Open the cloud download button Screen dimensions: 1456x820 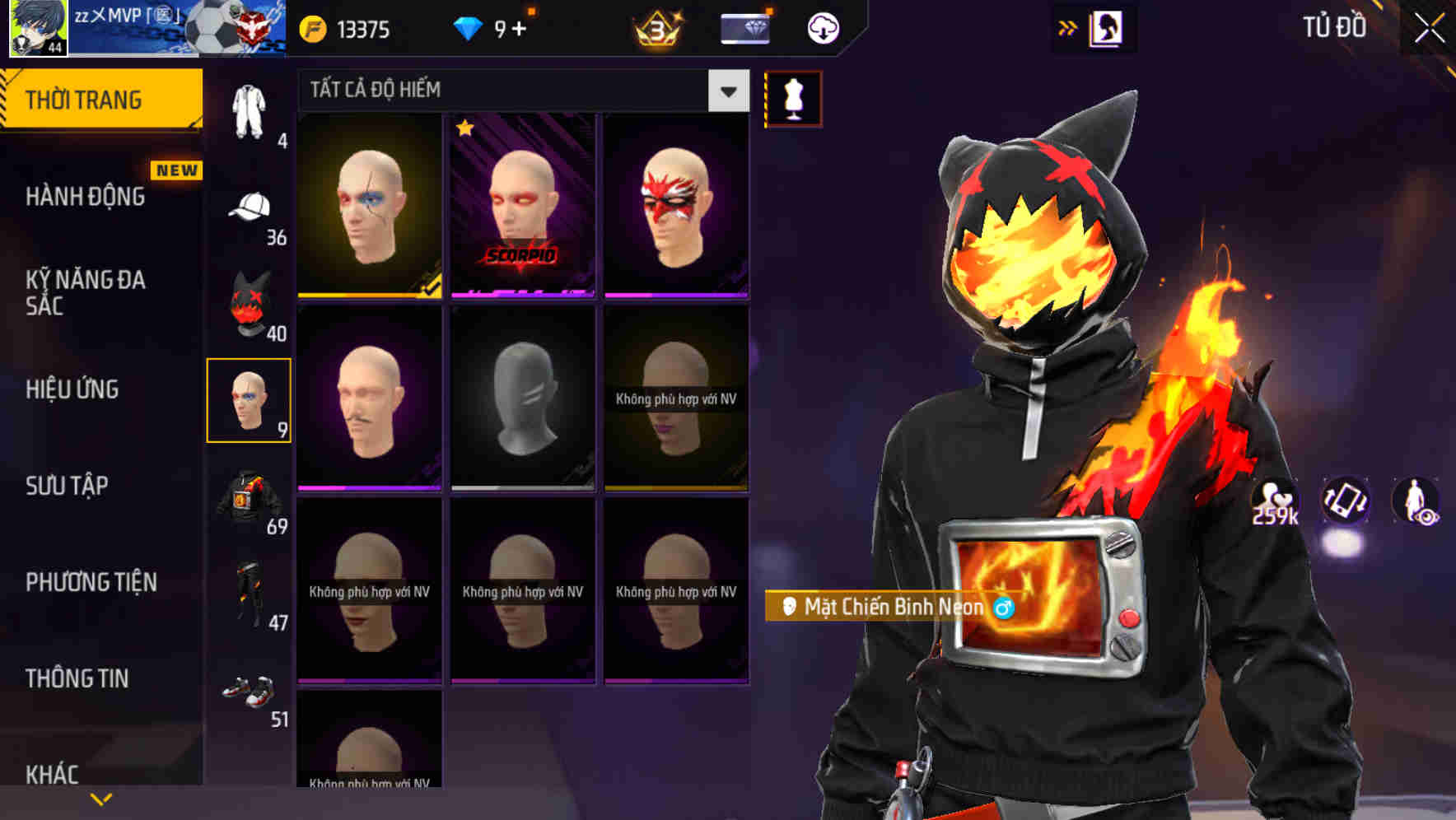[821, 27]
